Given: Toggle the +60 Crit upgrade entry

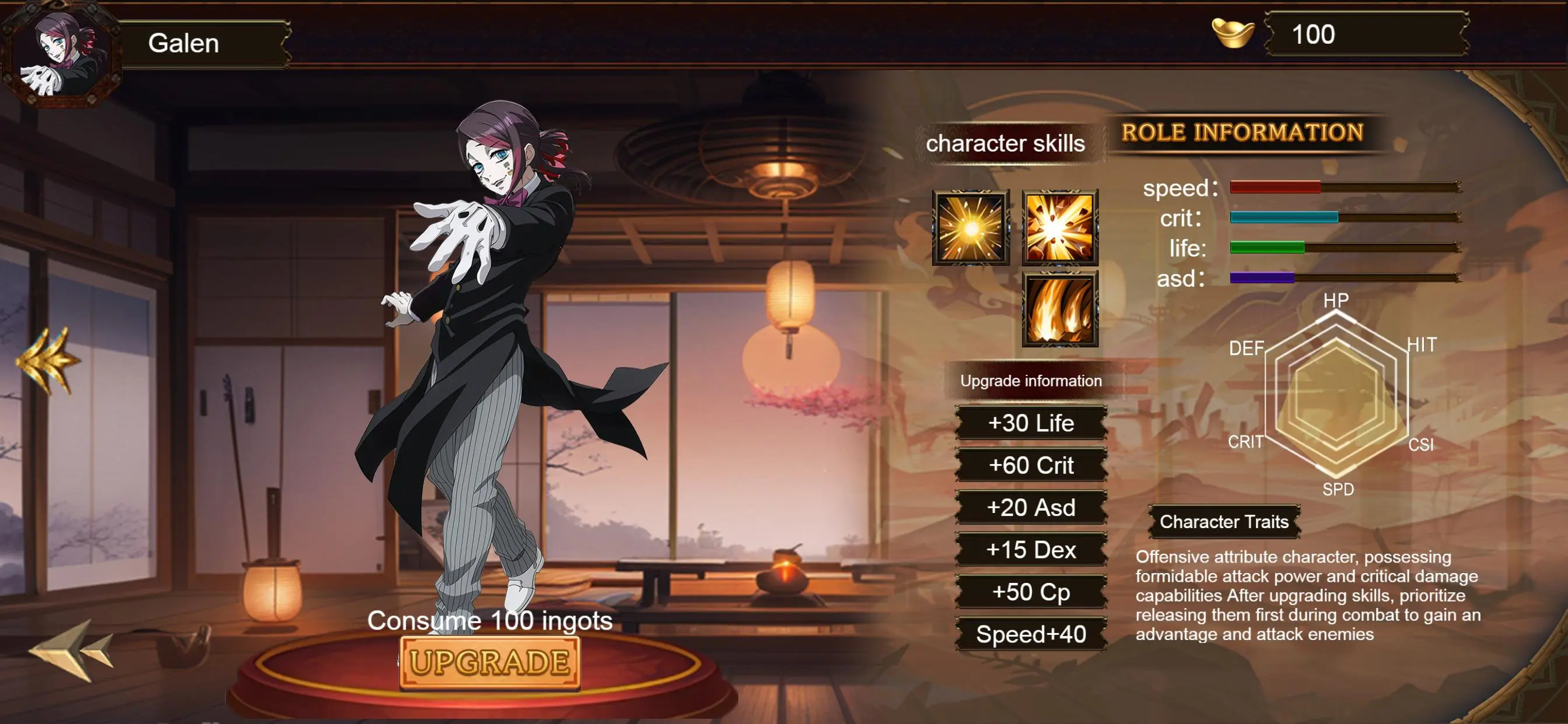Looking at the screenshot, I should (x=1031, y=466).
